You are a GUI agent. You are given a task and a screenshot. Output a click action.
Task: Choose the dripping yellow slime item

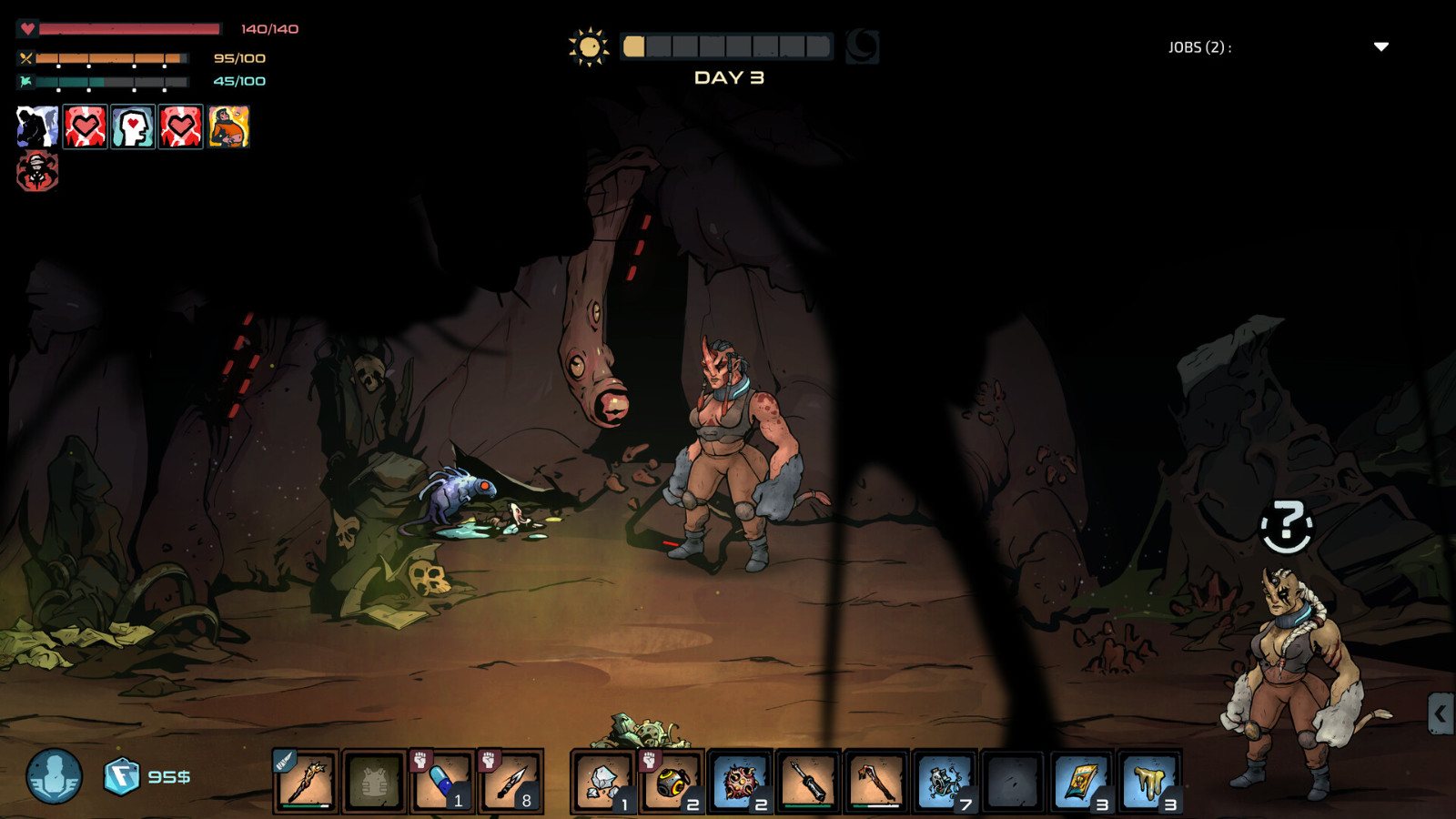[1149, 781]
